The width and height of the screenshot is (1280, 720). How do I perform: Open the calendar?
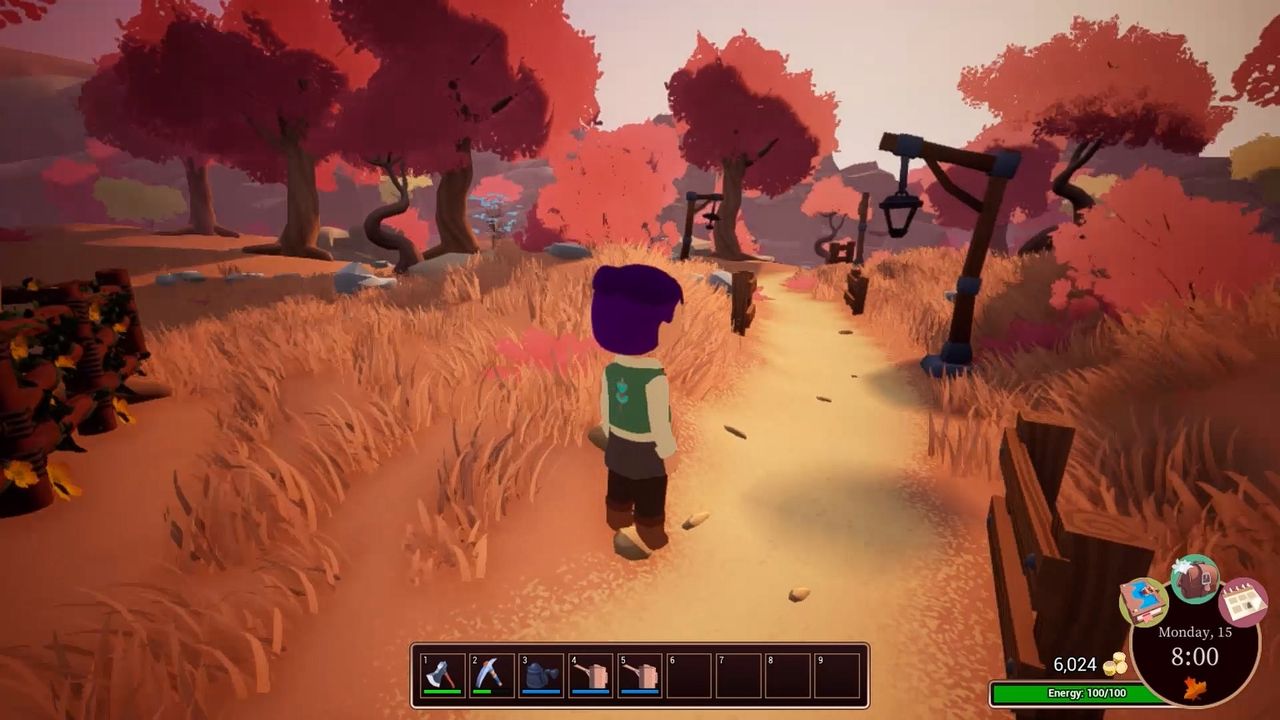coord(1242,602)
